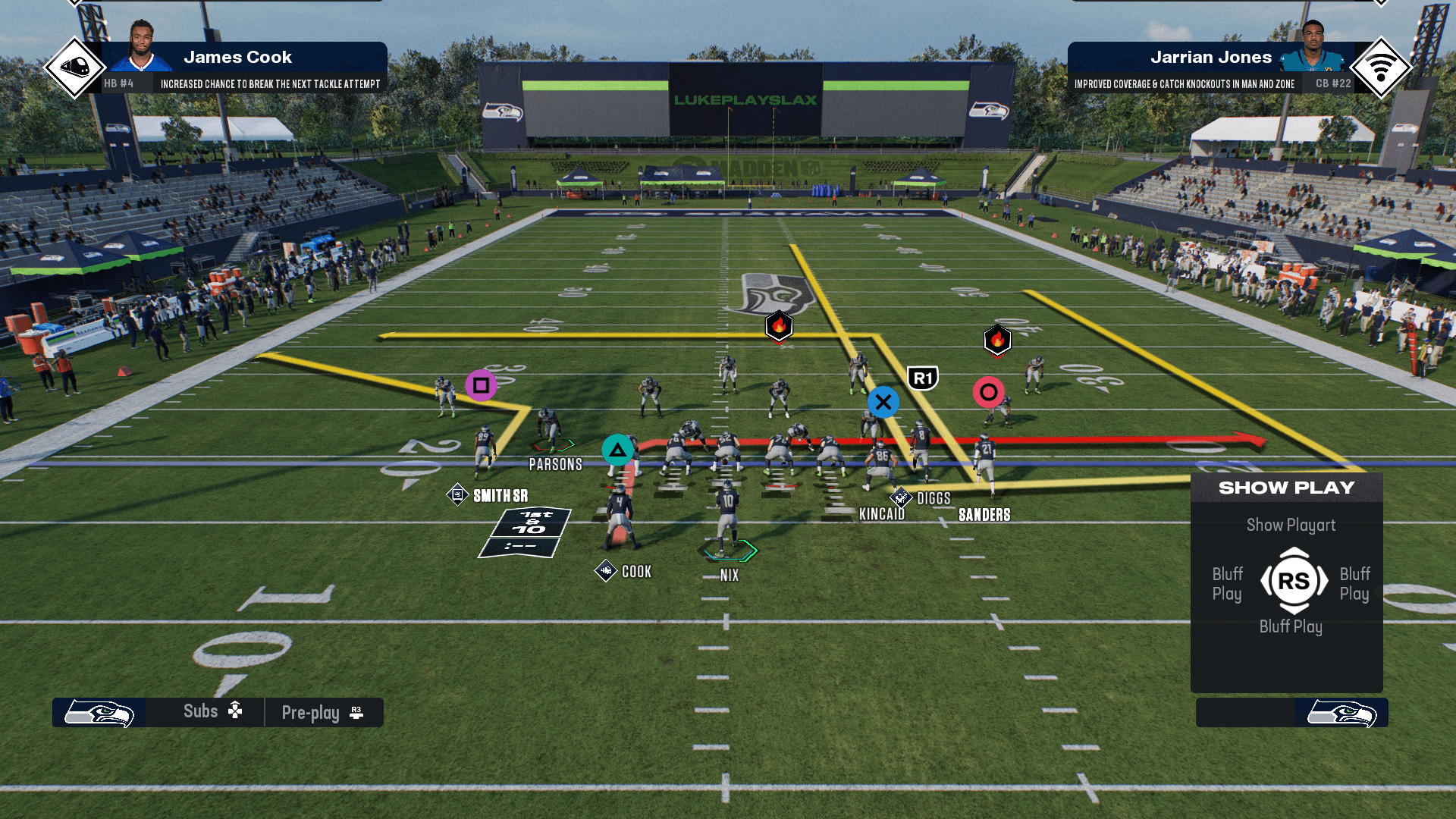
Task: Click the train ability icon beside James Cook
Action: (74, 67)
